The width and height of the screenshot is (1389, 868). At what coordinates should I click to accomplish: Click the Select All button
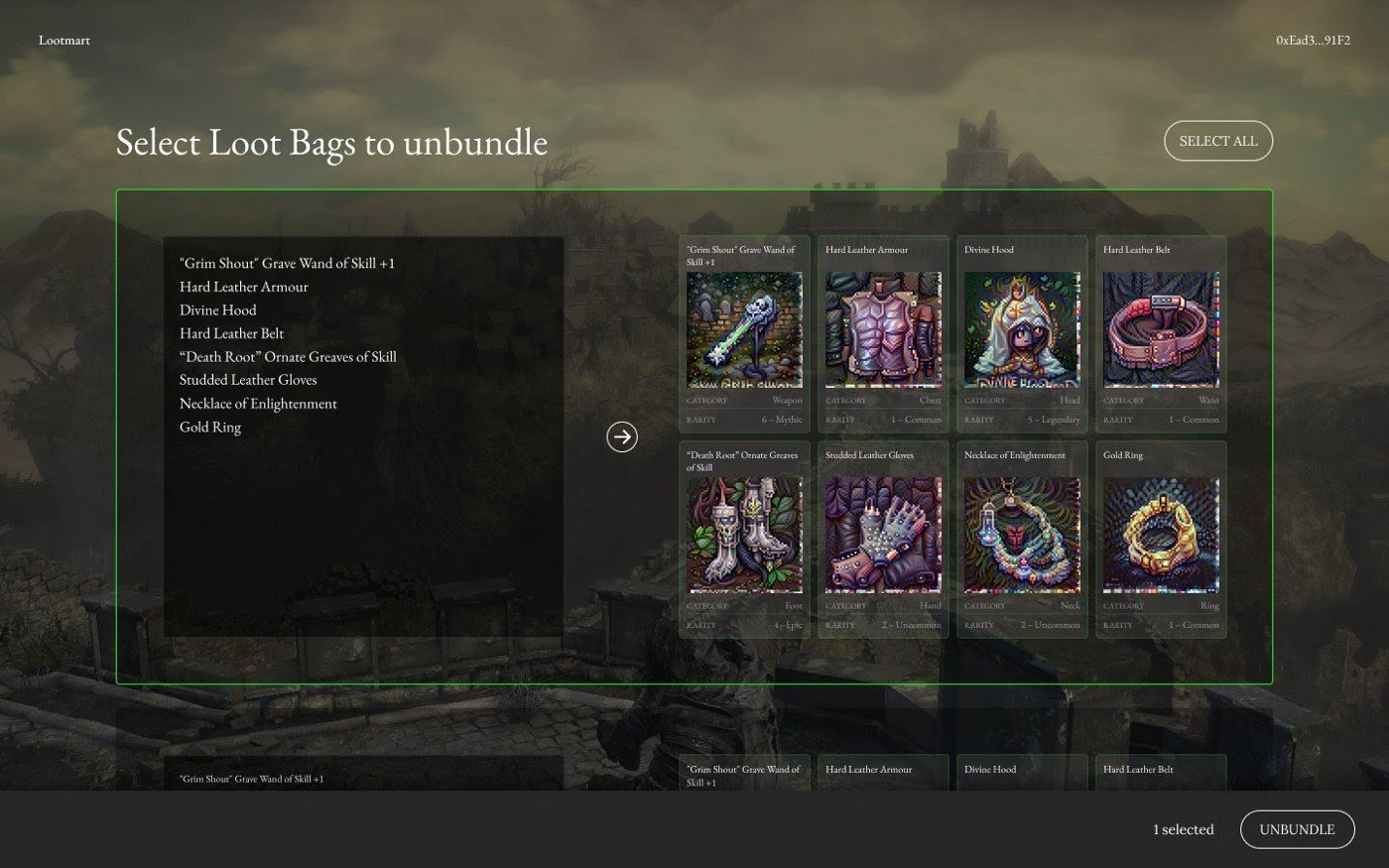coord(1217,141)
